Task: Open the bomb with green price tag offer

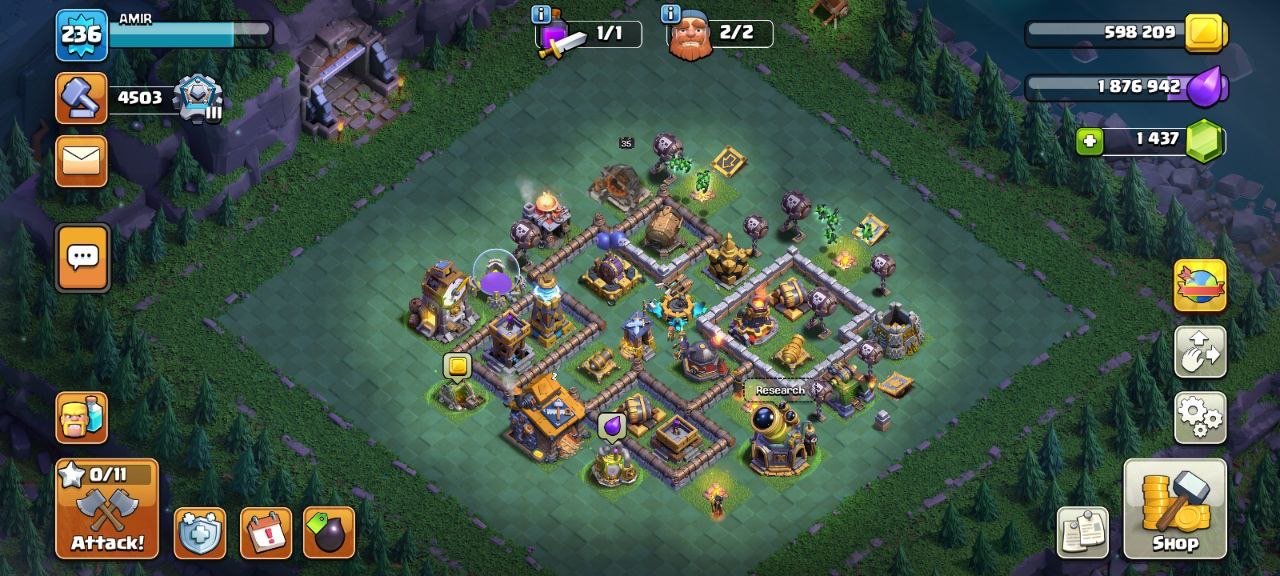Action: pos(329,533)
